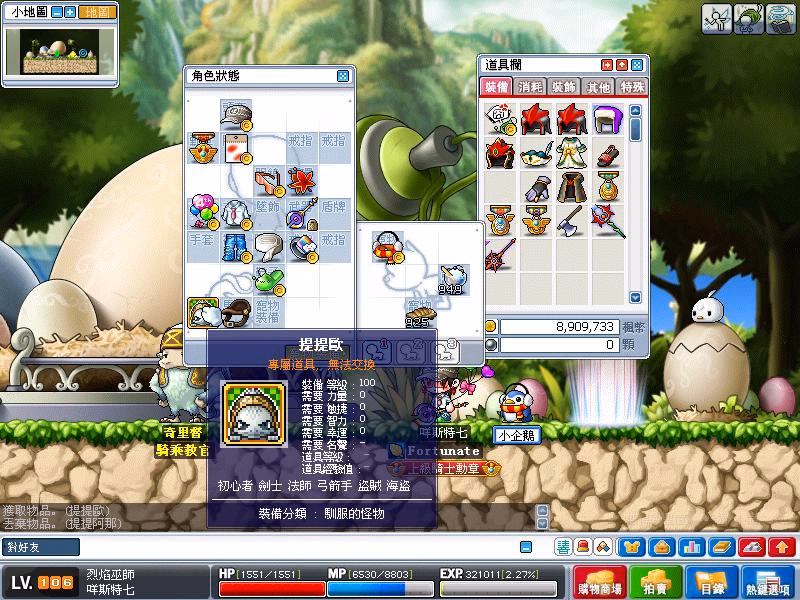Close the 角色狀態 equipment window
Viewport: 800px width, 600px height.
tap(342, 76)
